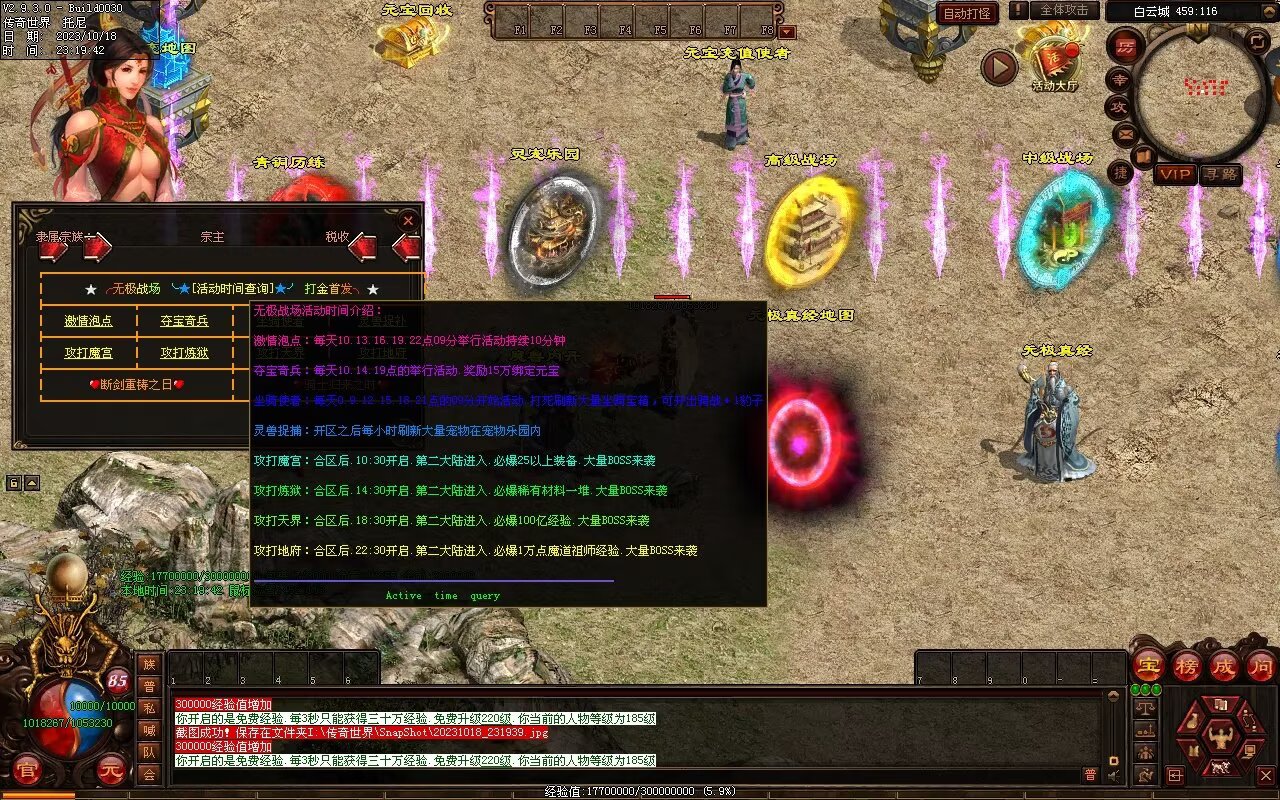Click the balance scales trade icon
The height and width of the screenshot is (800, 1280).
point(1146,706)
